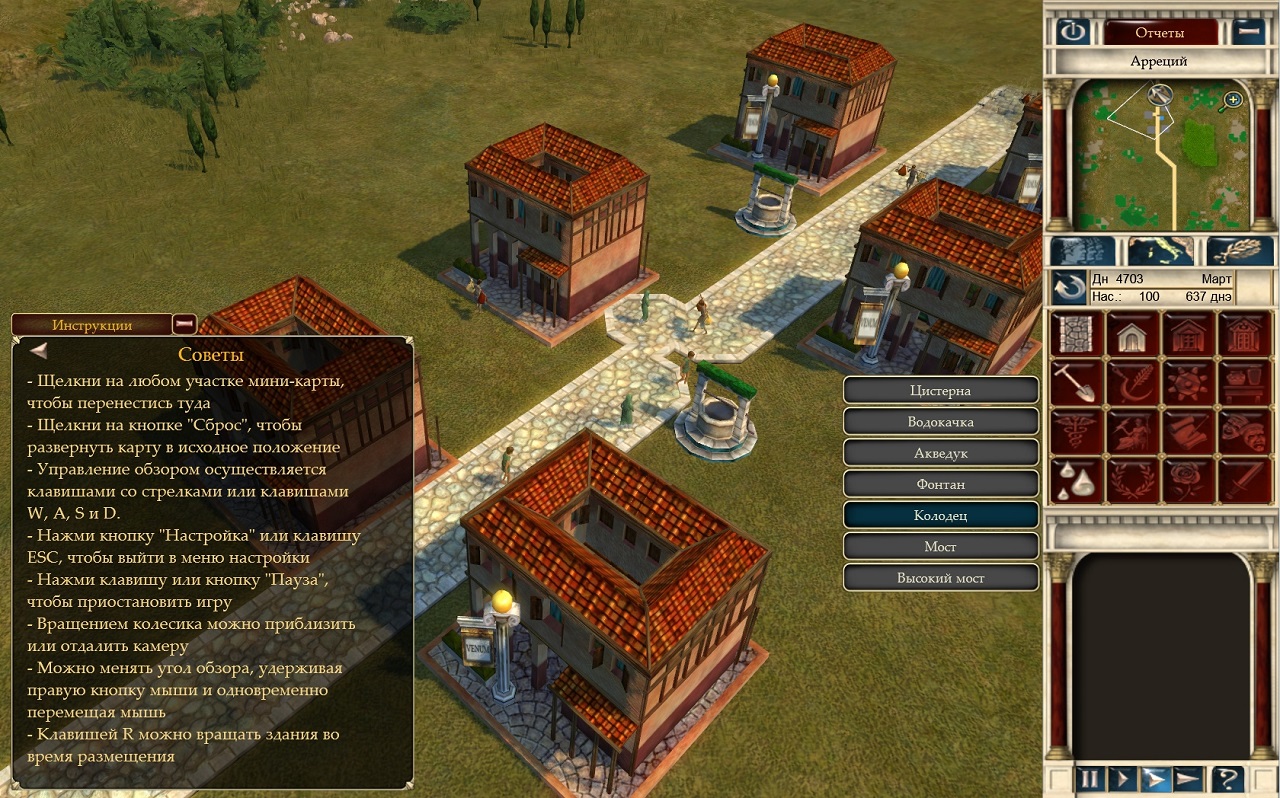Pick the Мост bridge option
This screenshot has width=1280, height=798.
941,546
